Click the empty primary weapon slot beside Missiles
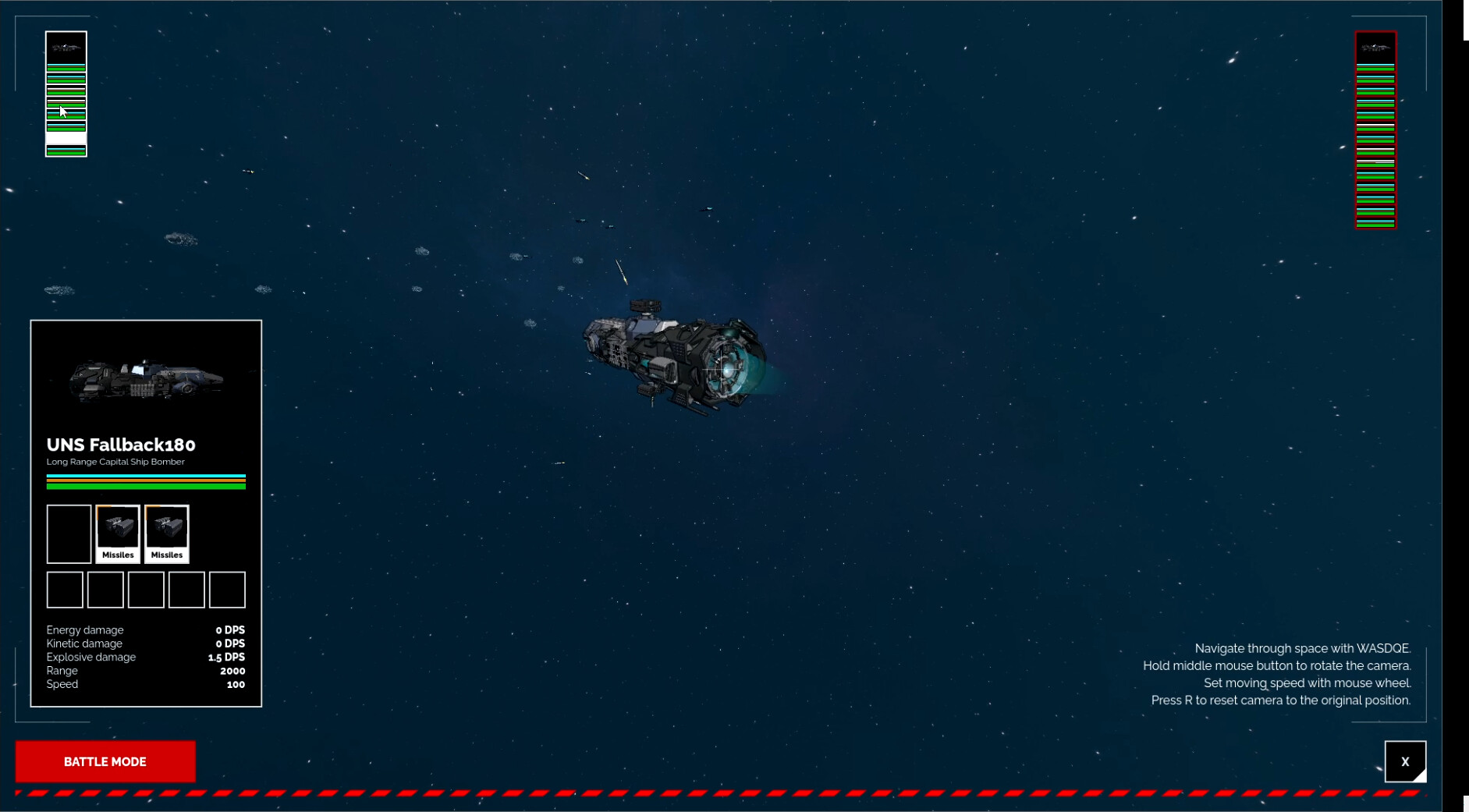Viewport: 1469px width, 812px height. [x=69, y=533]
